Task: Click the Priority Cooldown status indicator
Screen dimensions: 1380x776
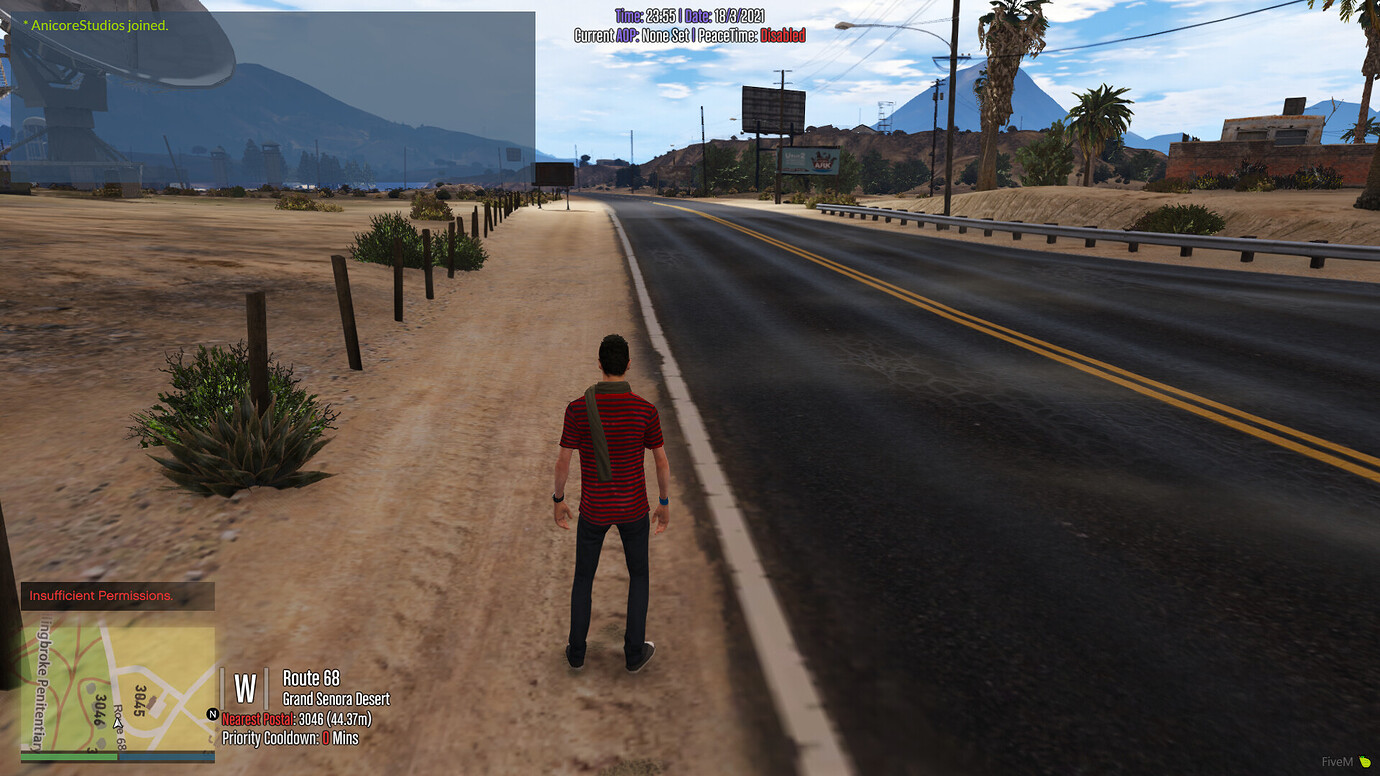Action: (293, 738)
